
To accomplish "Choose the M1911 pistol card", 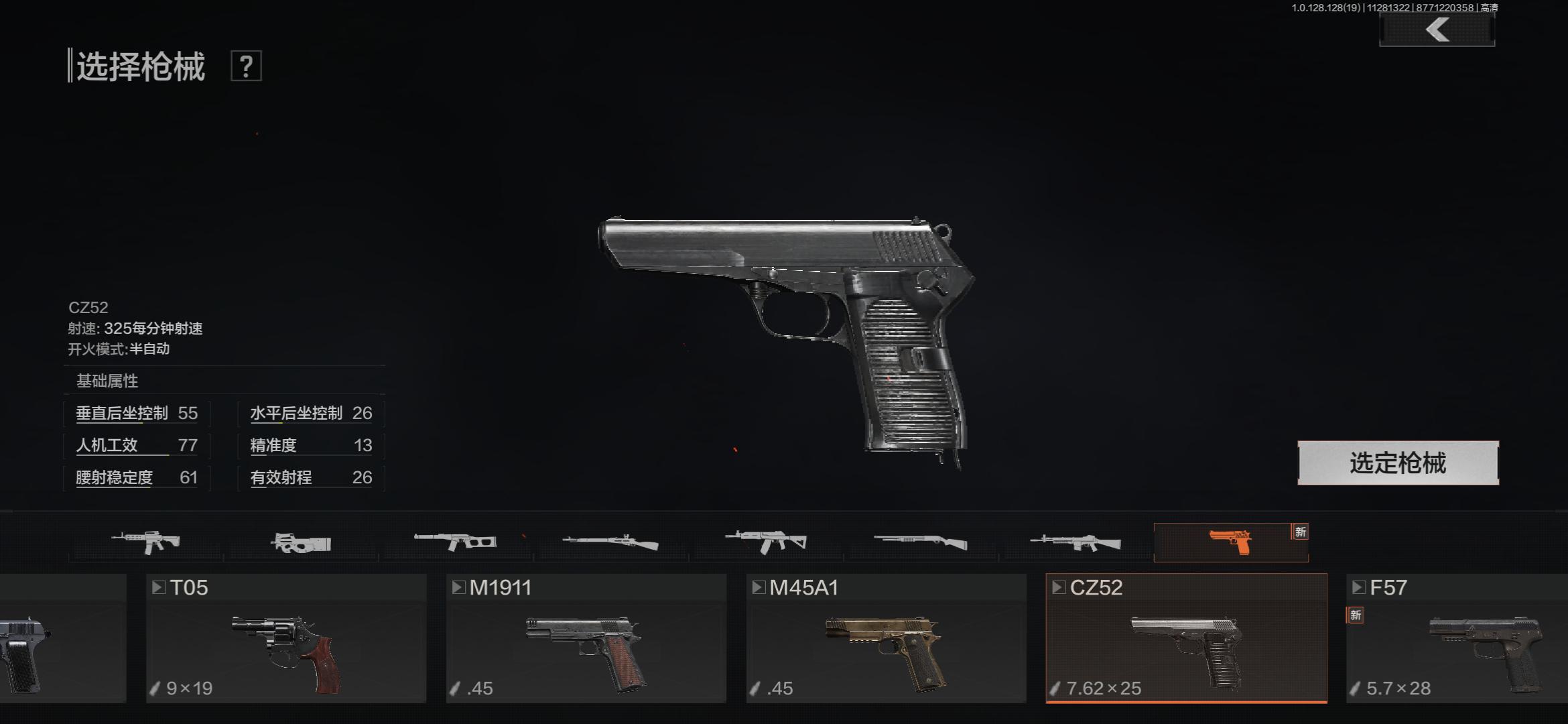I will click(586, 638).
